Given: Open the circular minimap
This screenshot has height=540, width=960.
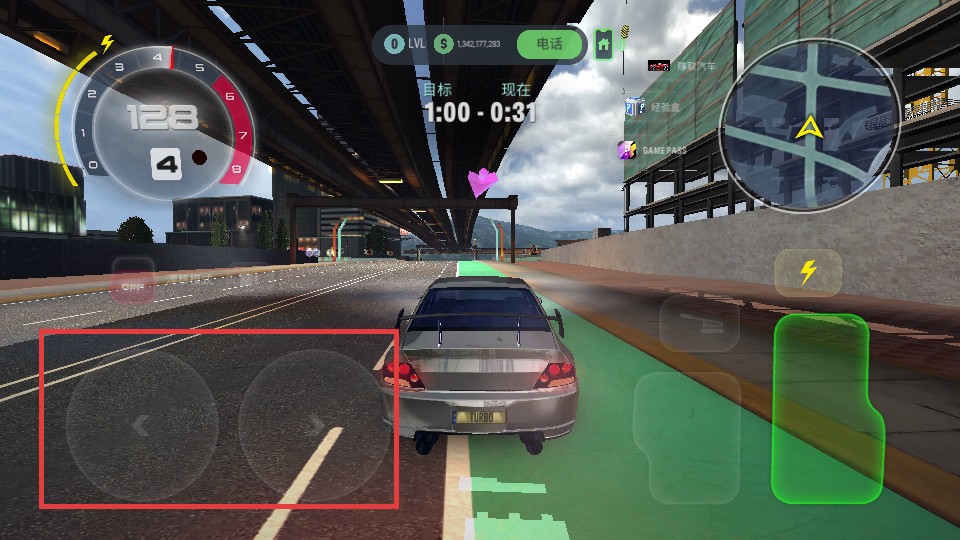Looking at the screenshot, I should [809, 126].
